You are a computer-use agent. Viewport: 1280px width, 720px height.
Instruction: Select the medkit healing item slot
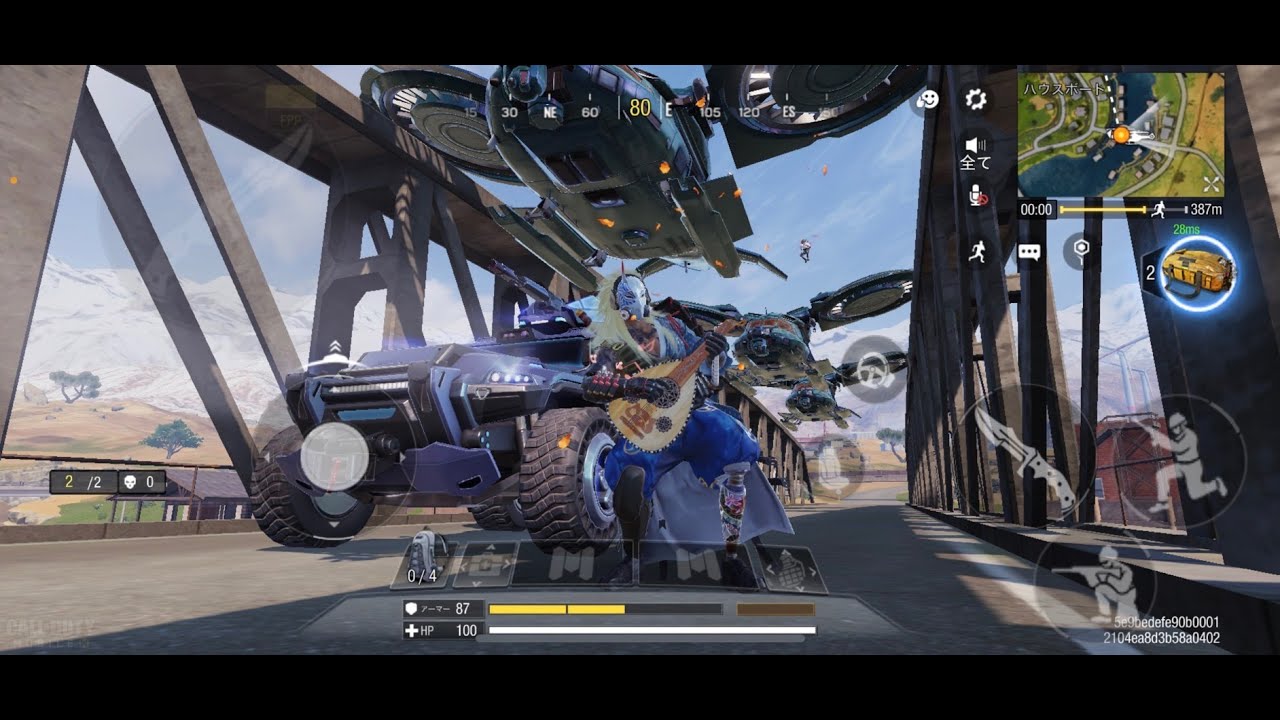pyautogui.click(x=486, y=565)
